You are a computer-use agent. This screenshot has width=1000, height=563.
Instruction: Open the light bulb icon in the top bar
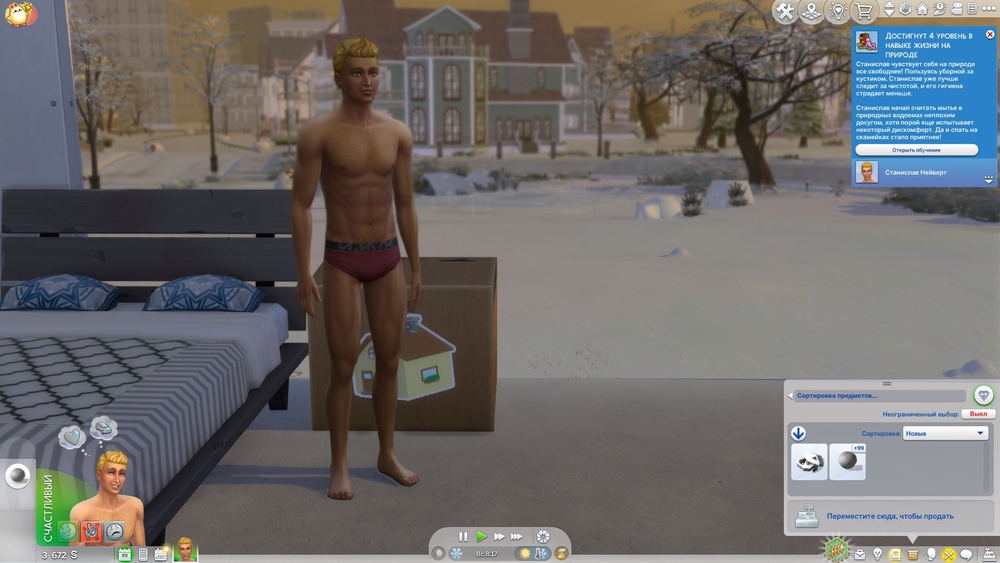coord(838,11)
